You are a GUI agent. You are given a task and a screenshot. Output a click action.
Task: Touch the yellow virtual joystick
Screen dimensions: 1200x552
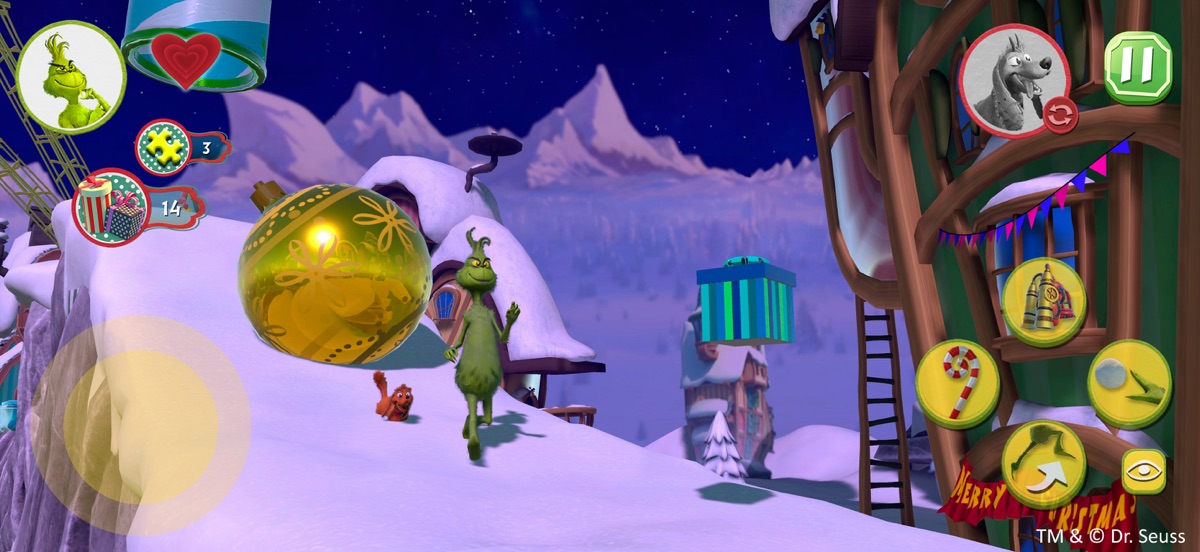(x=140, y=425)
